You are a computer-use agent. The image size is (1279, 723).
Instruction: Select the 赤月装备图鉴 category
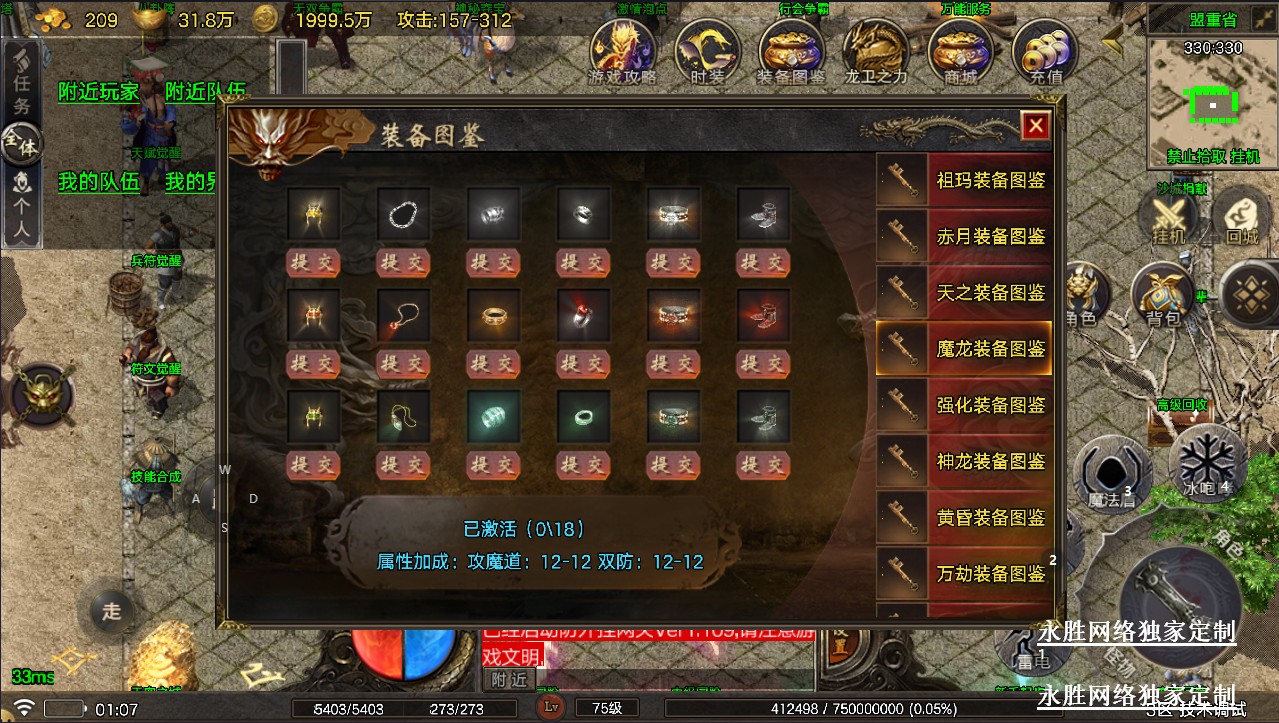click(964, 237)
